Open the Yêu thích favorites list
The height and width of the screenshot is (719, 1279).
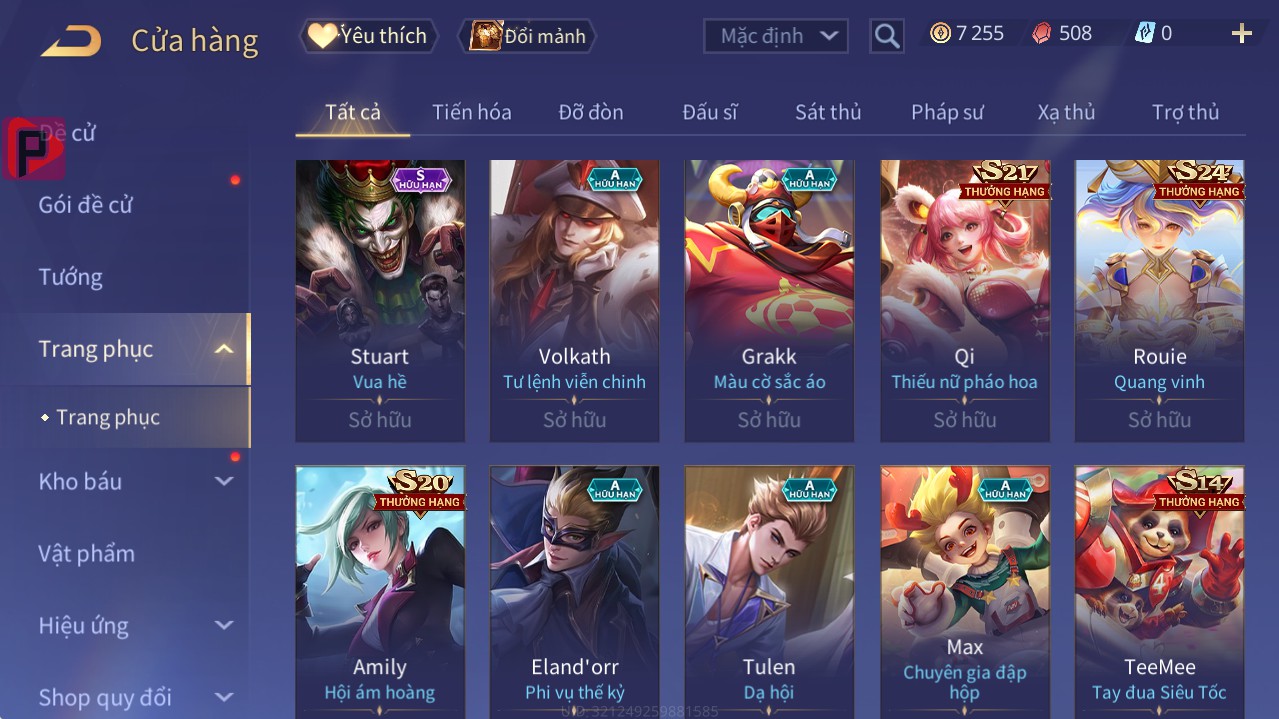pos(368,36)
